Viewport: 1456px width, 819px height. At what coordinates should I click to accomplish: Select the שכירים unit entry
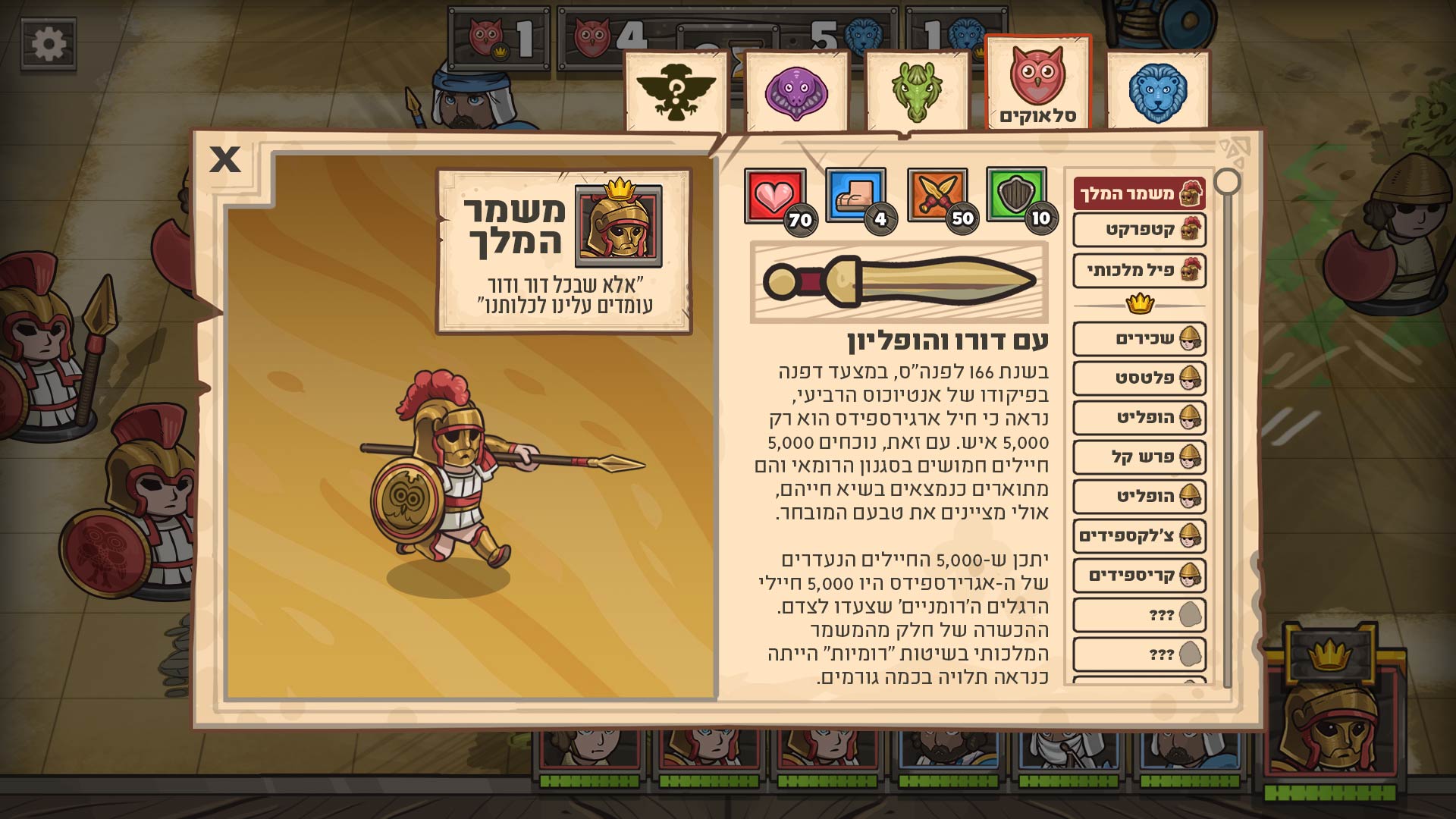[1139, 339]
